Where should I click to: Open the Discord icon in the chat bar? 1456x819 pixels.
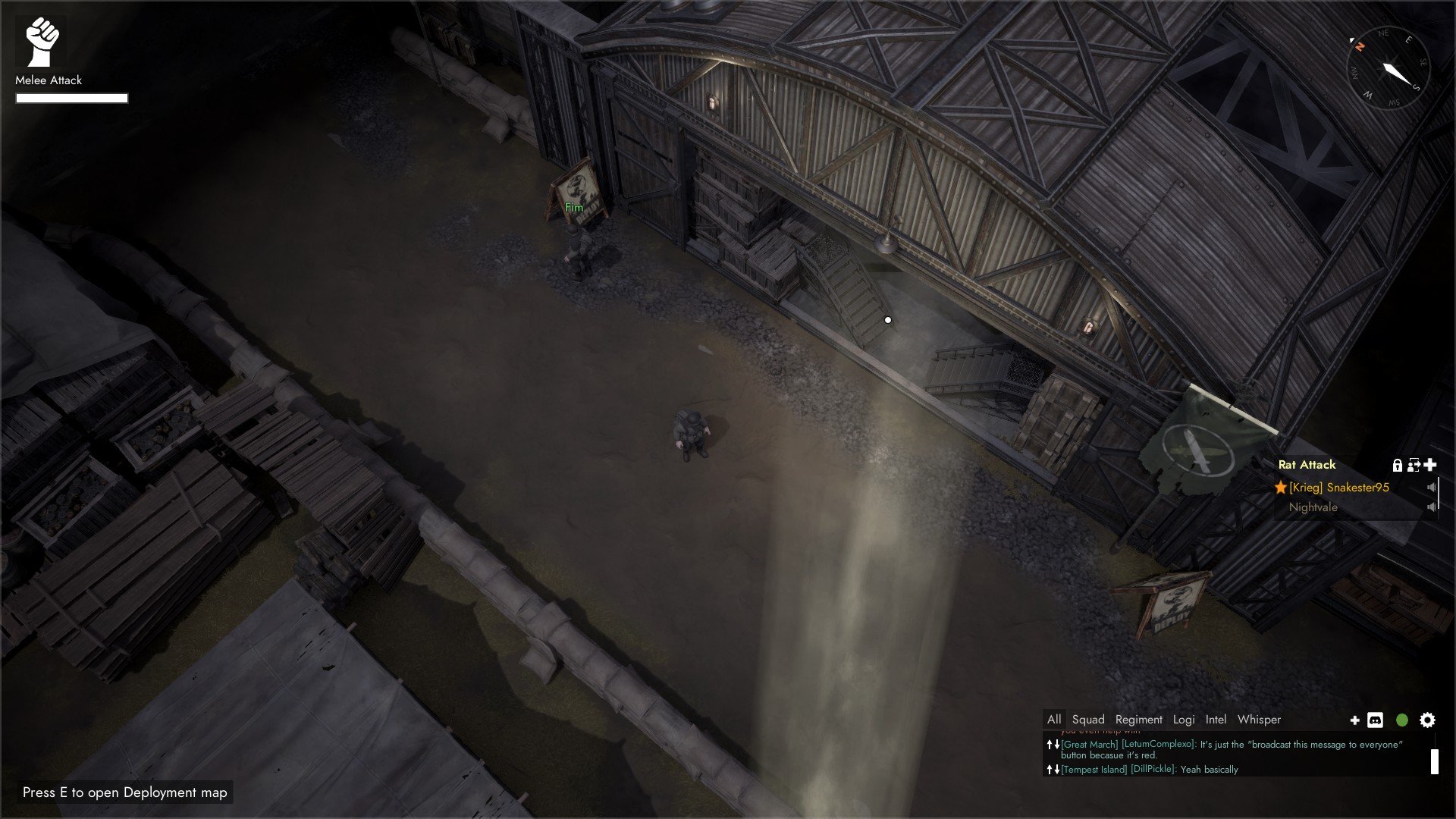(x=1375, y=720)
